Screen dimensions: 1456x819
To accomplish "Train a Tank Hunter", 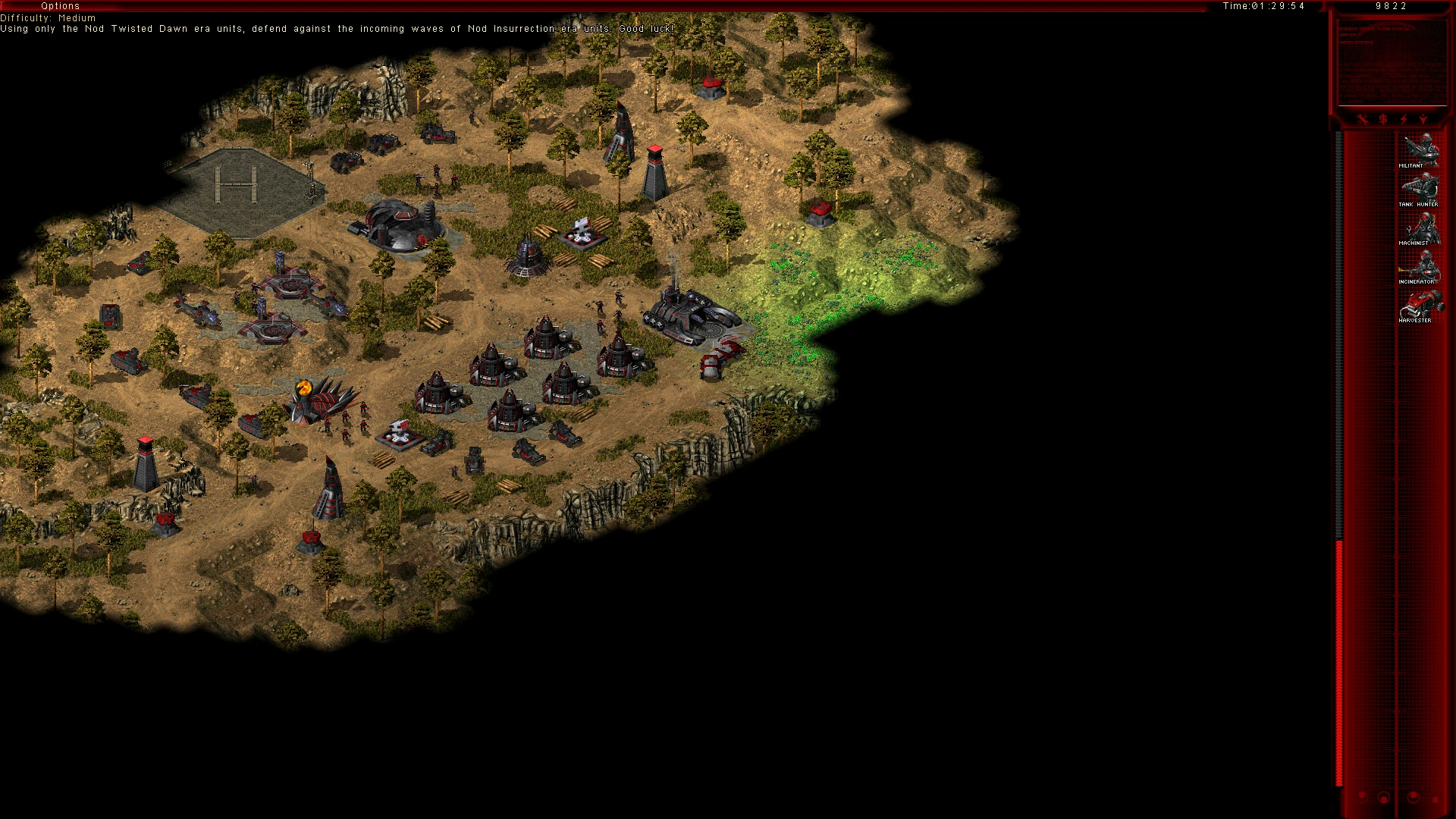I will coord(1419,189).
